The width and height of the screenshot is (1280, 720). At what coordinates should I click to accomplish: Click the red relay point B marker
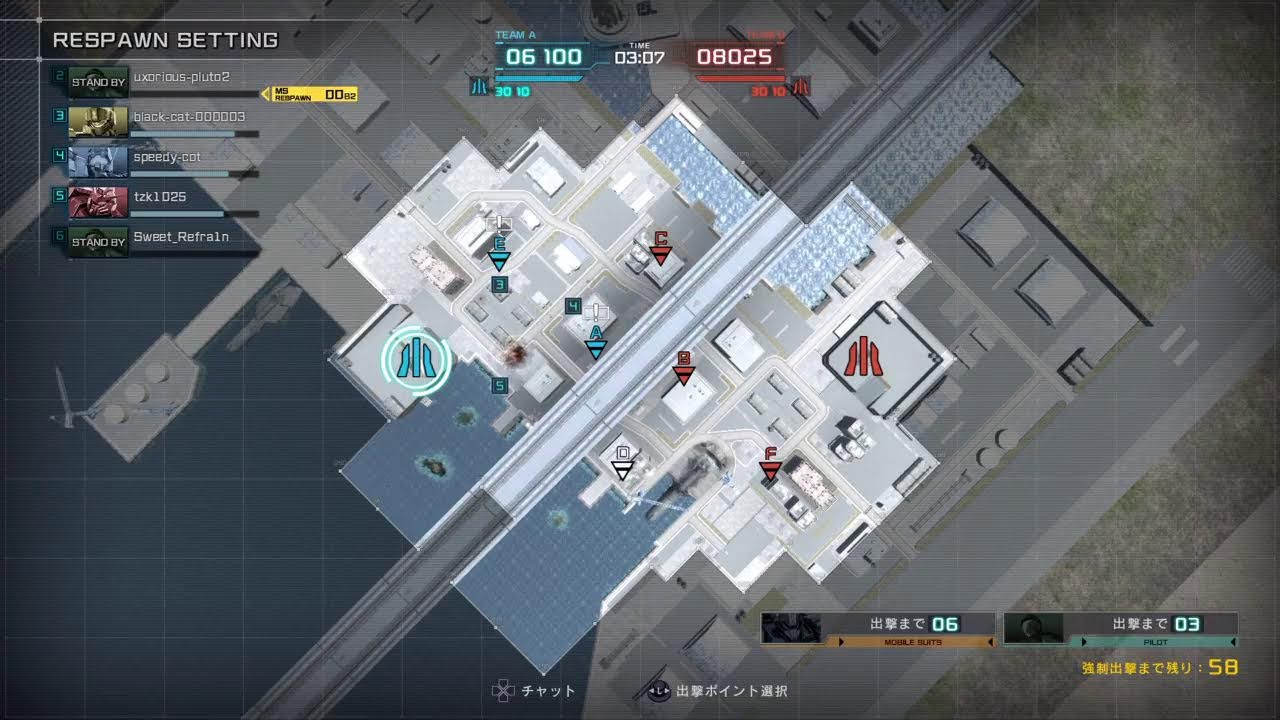pos(684,369)
